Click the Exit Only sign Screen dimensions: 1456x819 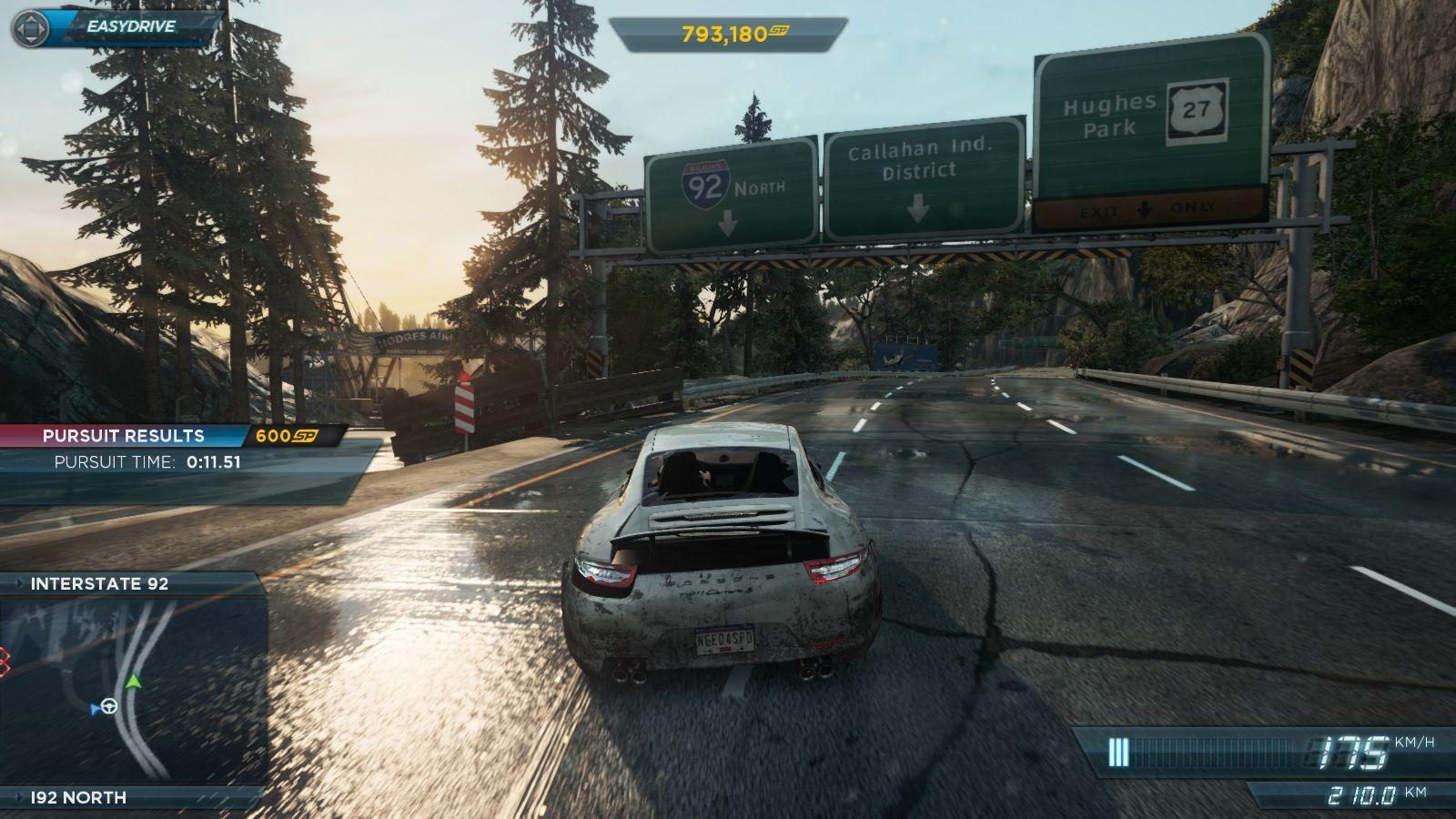(x=1145, y=209)
